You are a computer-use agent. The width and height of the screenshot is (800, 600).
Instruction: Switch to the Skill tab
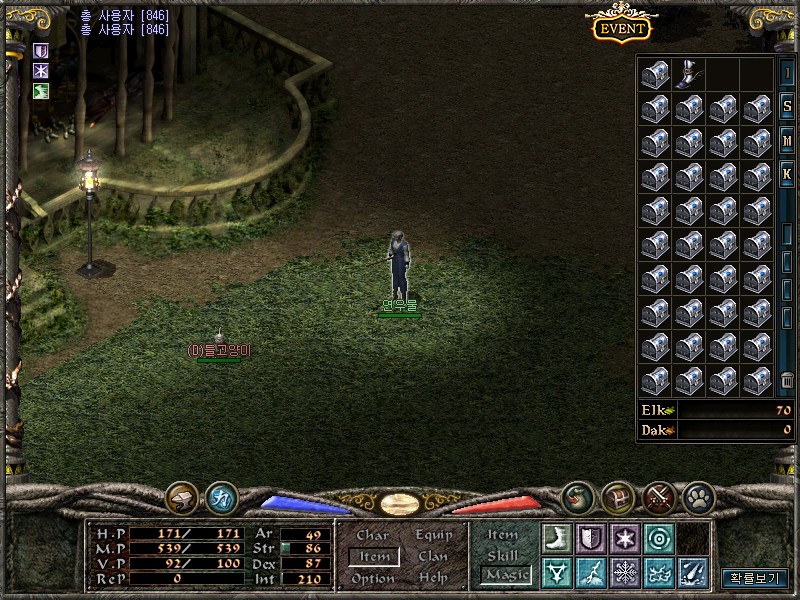click(502, 555)
